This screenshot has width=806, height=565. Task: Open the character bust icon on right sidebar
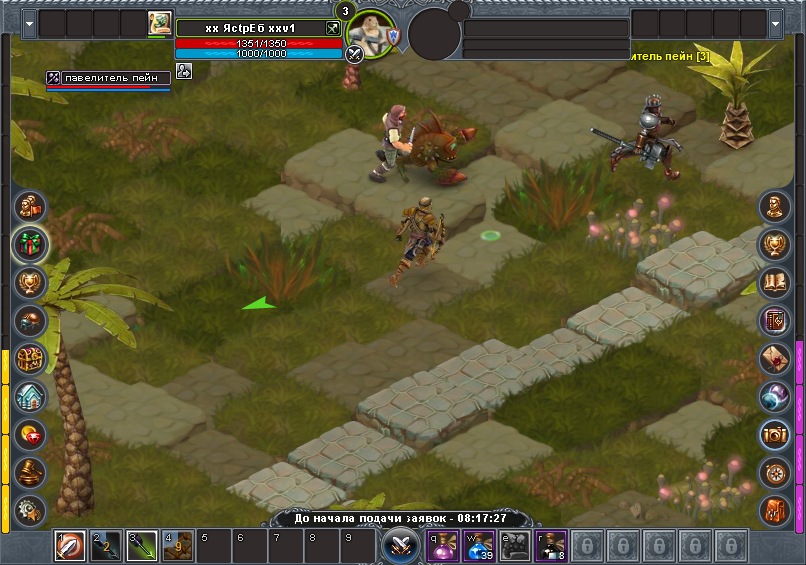click(x=775, y=207)
